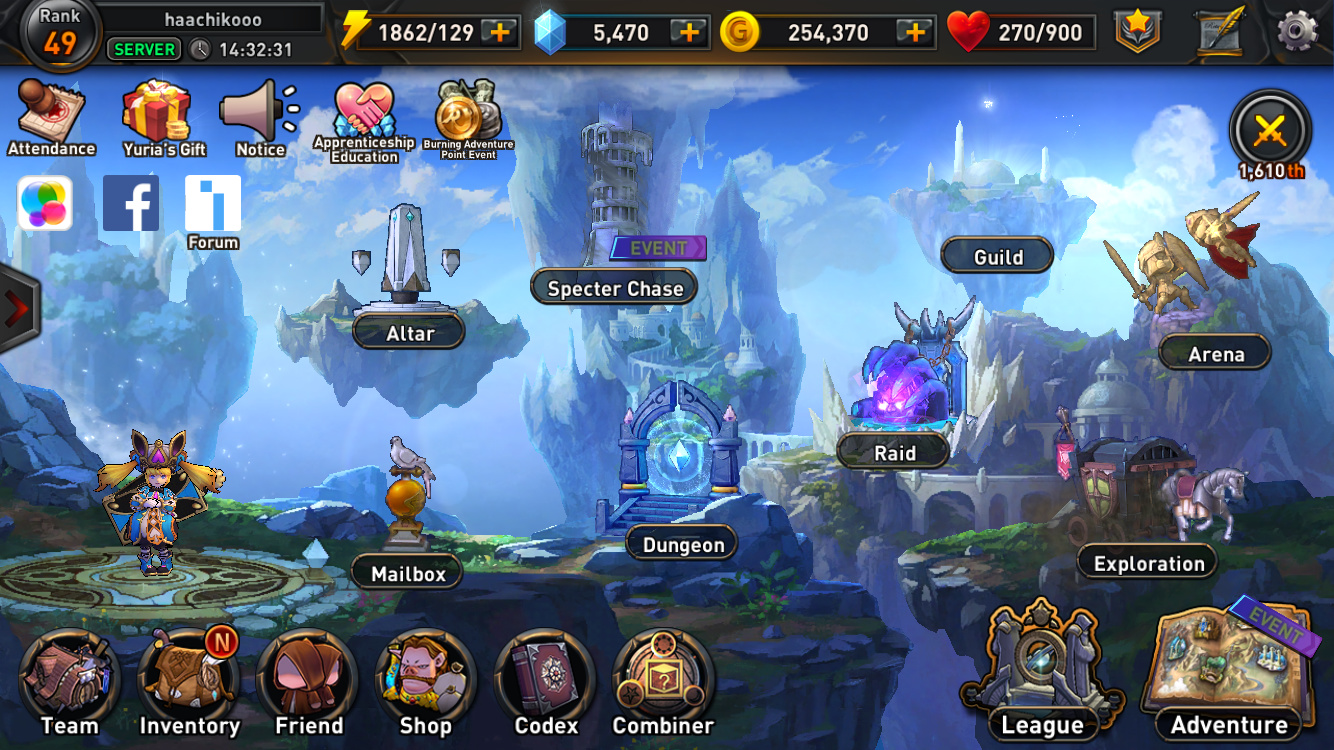Visit the Guild
Screen dimensions: 1334x750
tap(997, 257)
